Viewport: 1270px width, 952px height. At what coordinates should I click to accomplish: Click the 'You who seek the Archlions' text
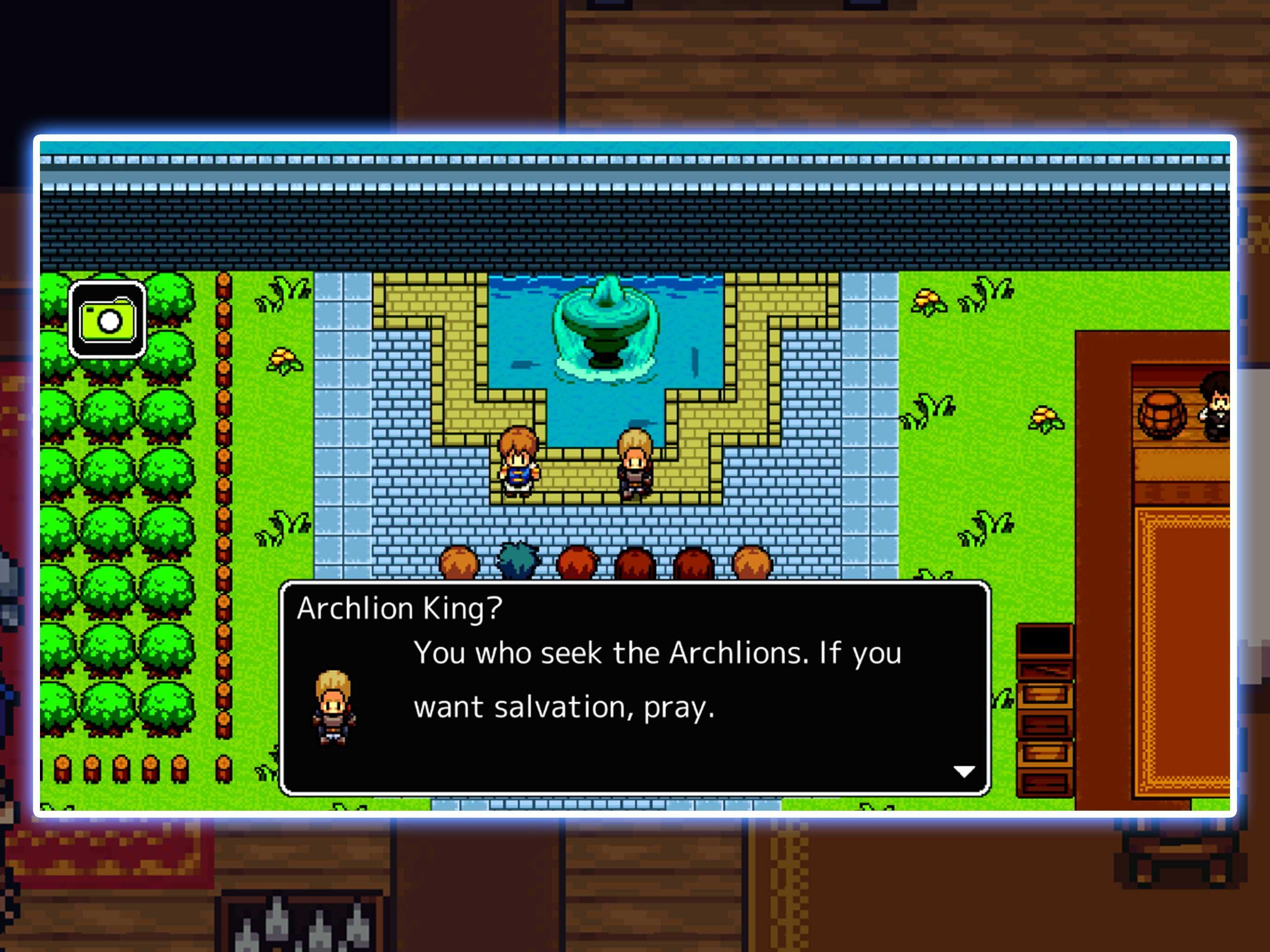pos(657,653)
